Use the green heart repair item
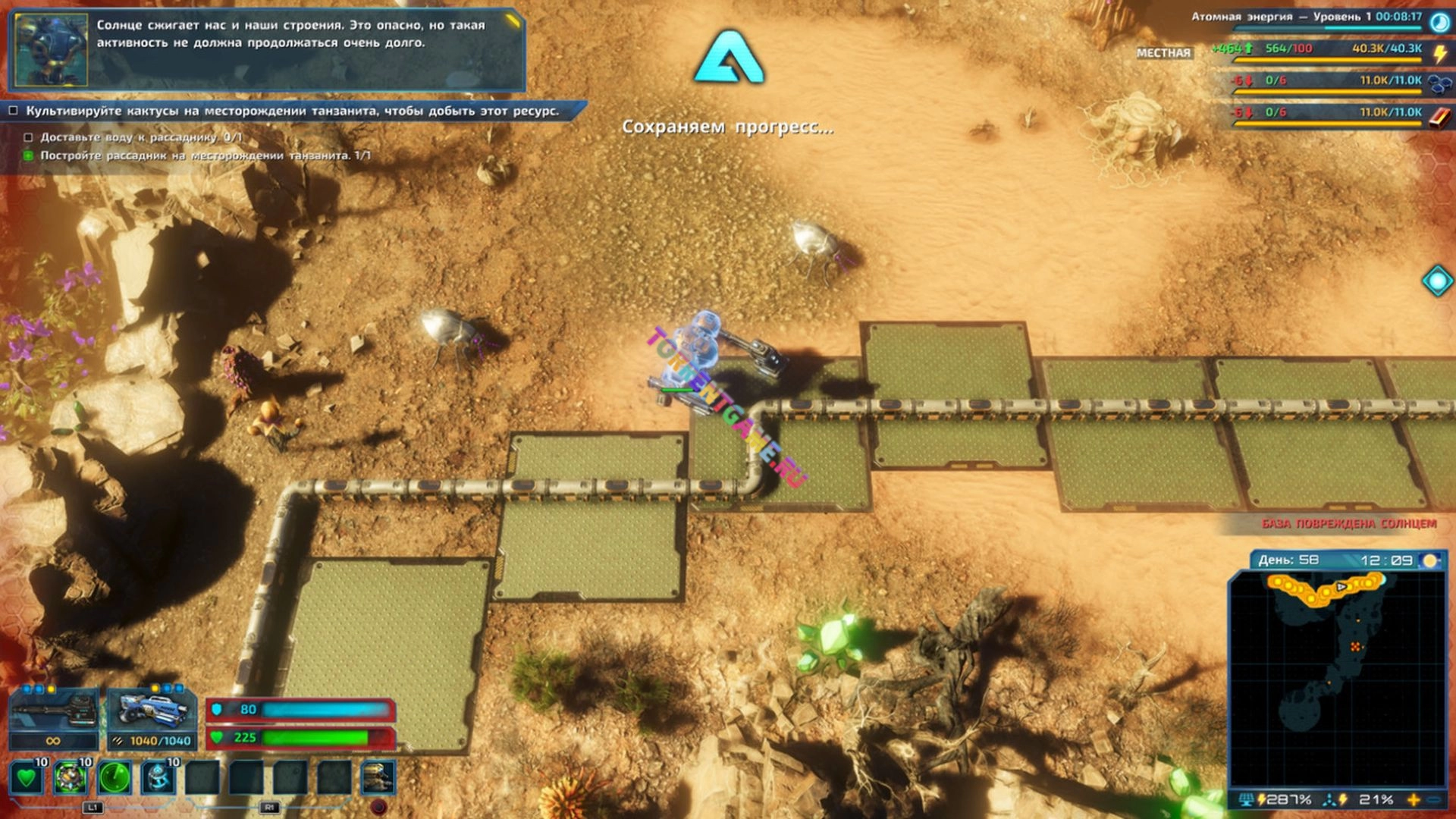The width and height of the screenshot is (1456, 819). (x=27, y=778)
